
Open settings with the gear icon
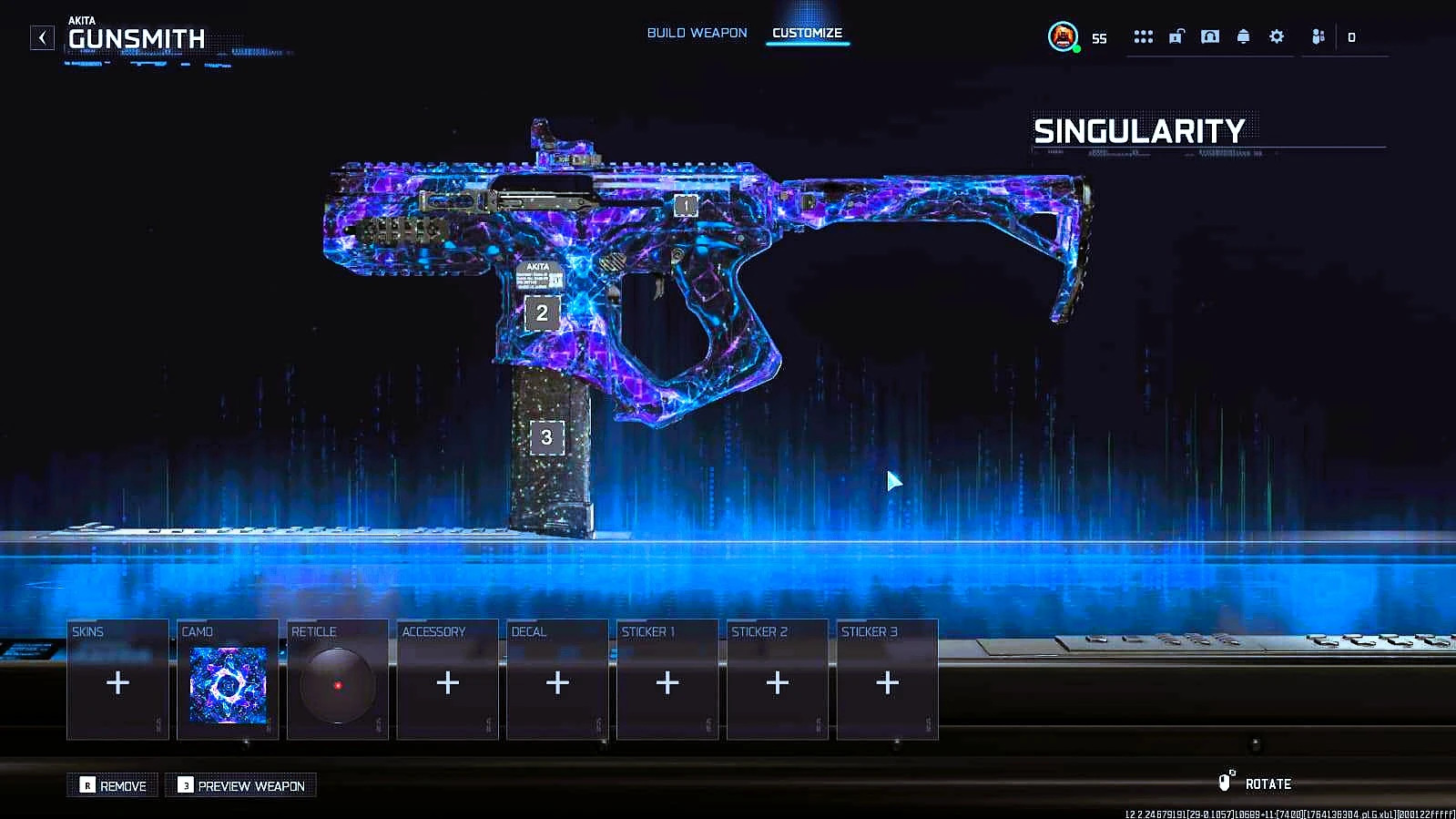[1277, 36]
